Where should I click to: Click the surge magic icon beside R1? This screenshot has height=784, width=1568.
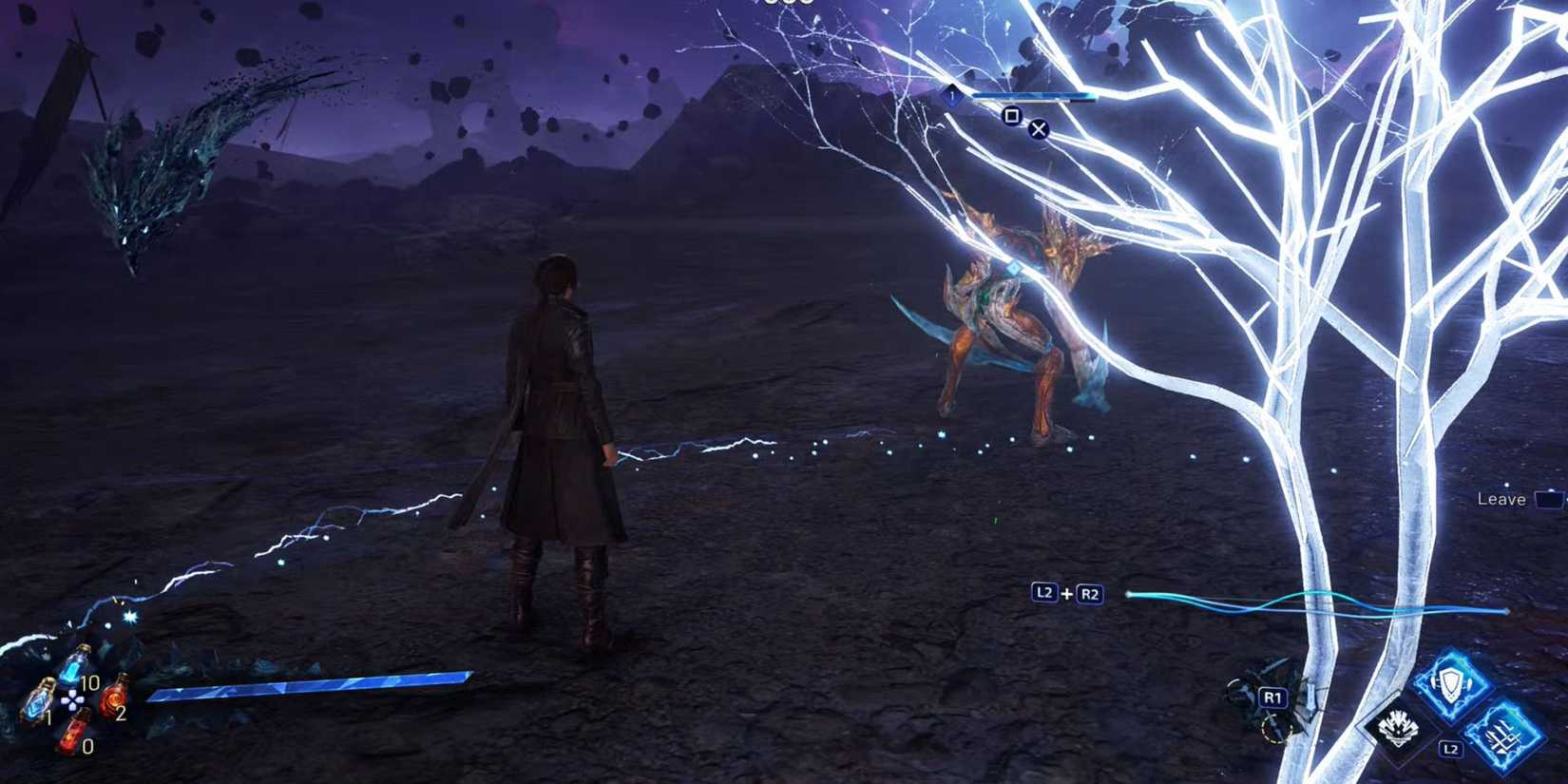(x=1399, y=727)
